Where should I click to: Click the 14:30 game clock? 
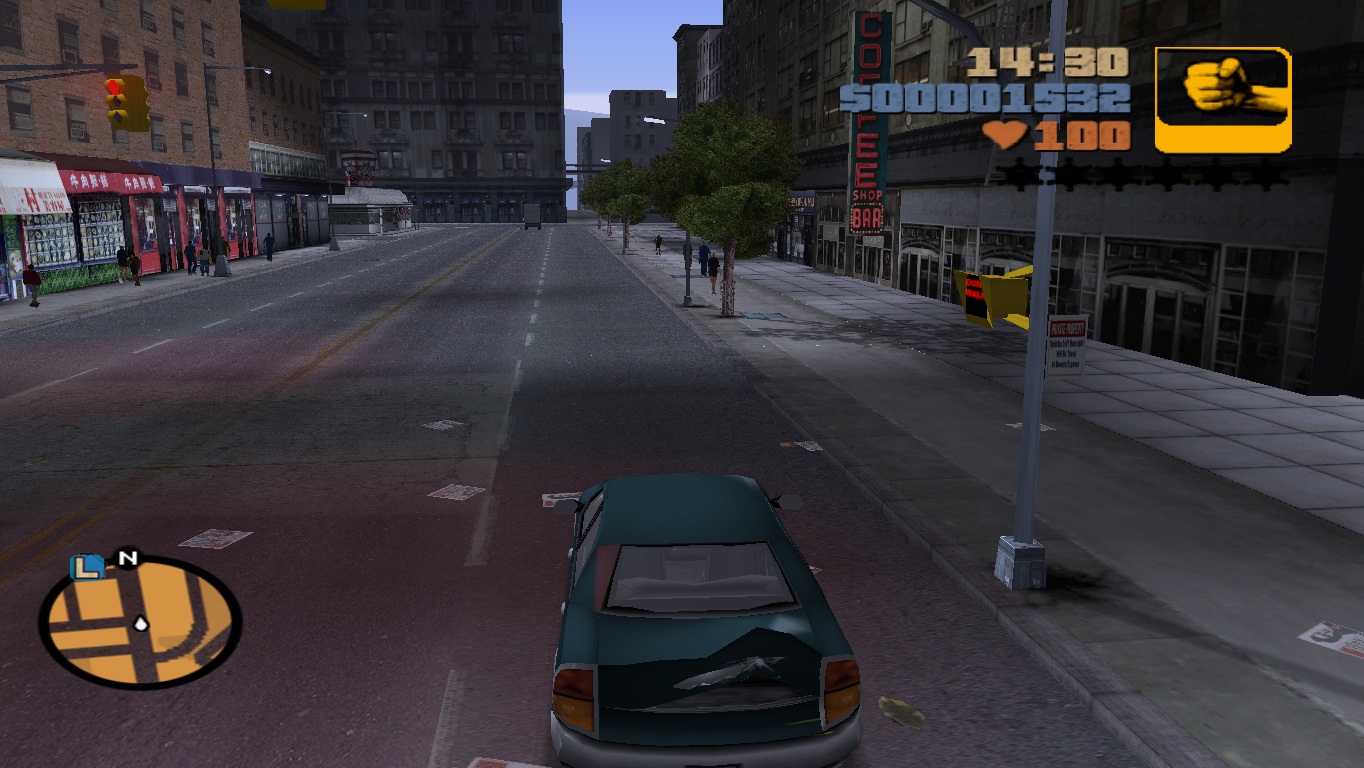[x=1049, y=64]
